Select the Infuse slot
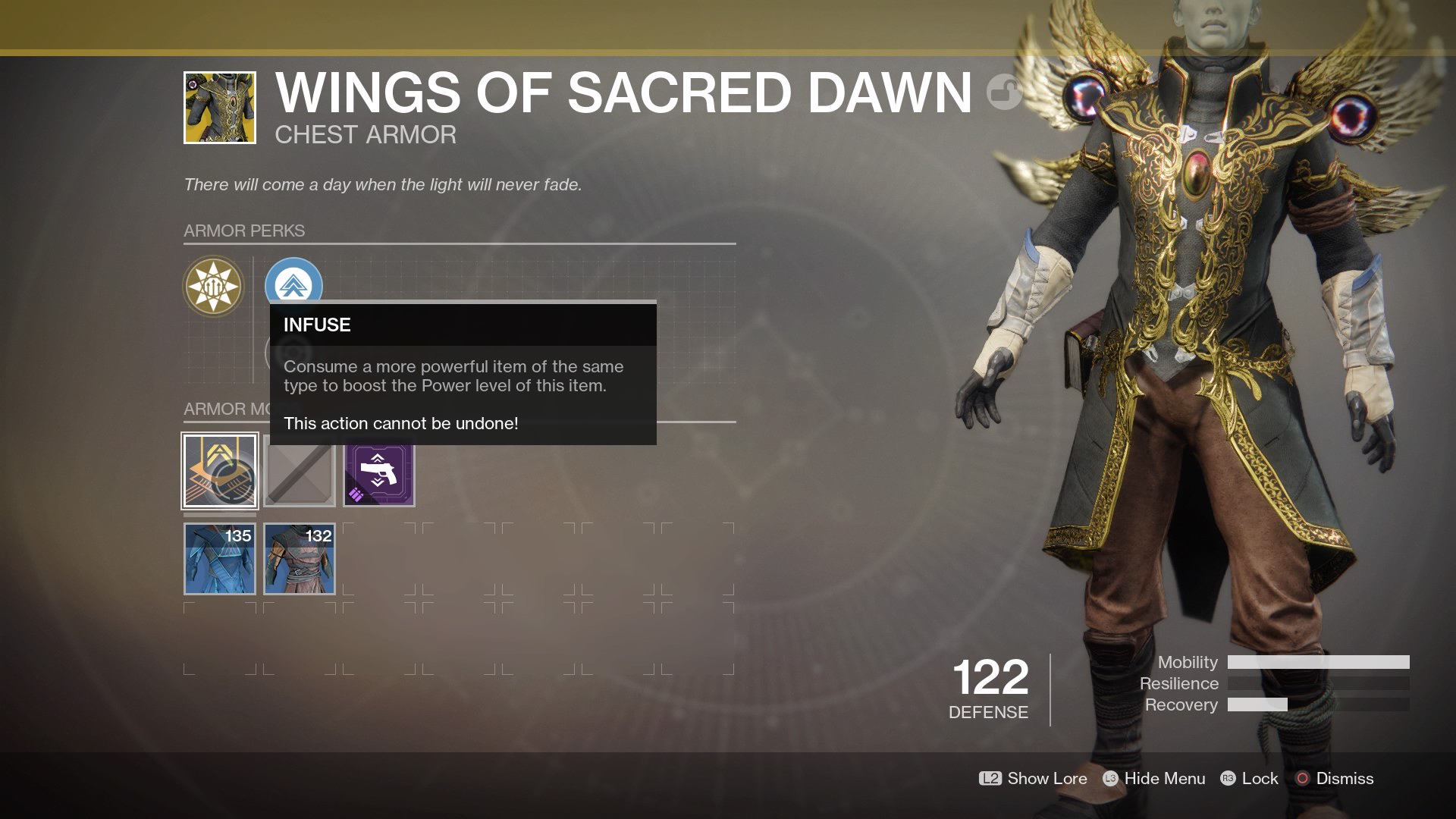 (x=220, y=471)
